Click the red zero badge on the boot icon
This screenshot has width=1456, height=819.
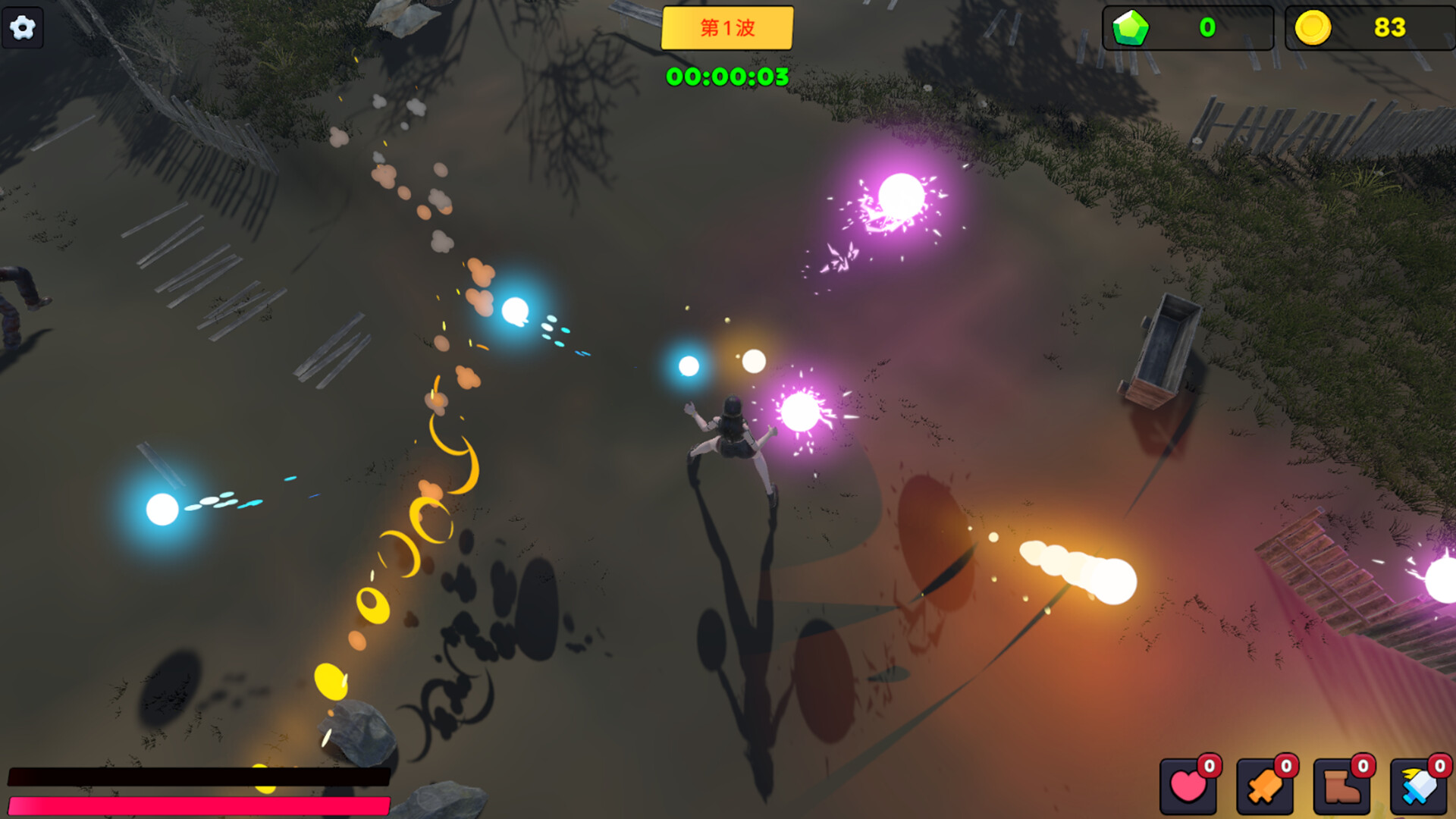click(1364, 765)
